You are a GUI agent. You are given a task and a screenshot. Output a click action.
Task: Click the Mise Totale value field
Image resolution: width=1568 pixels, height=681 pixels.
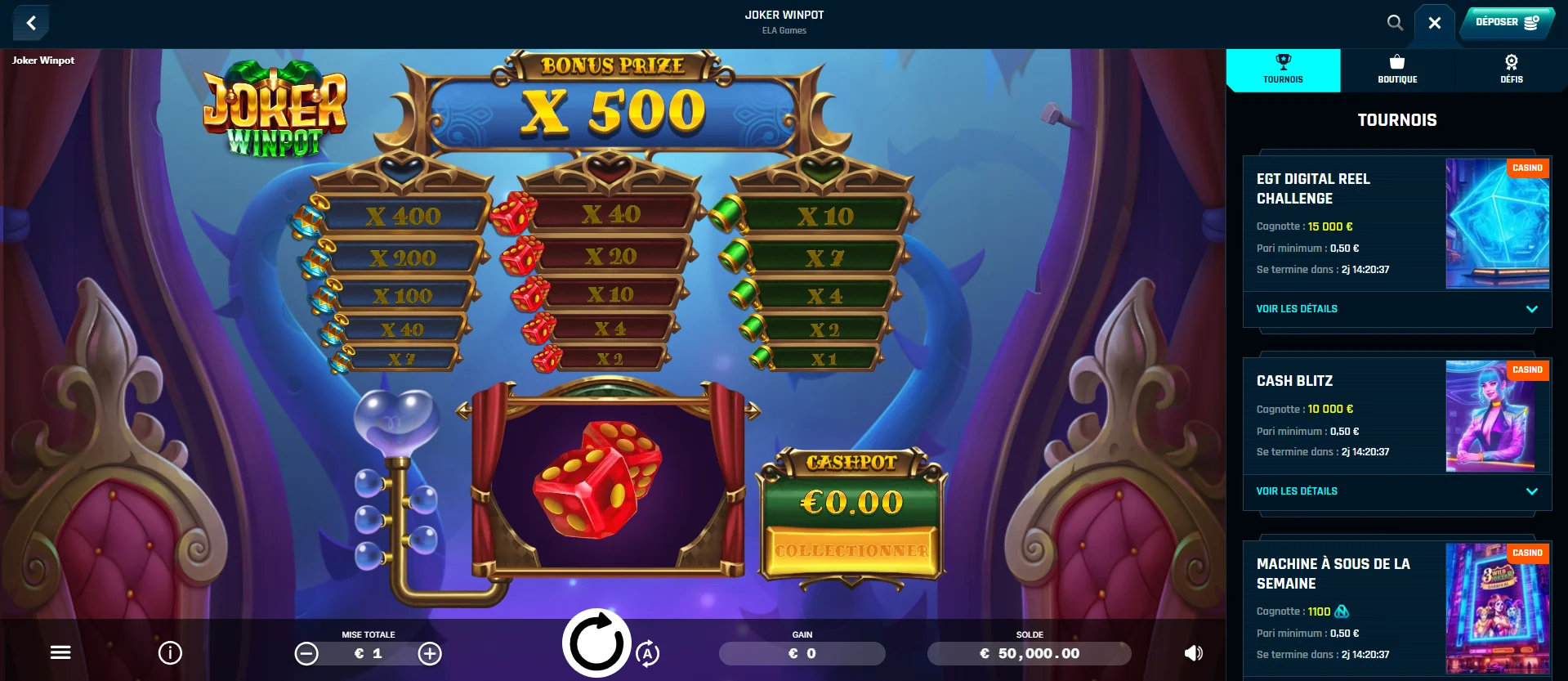(x=369, y=653)
